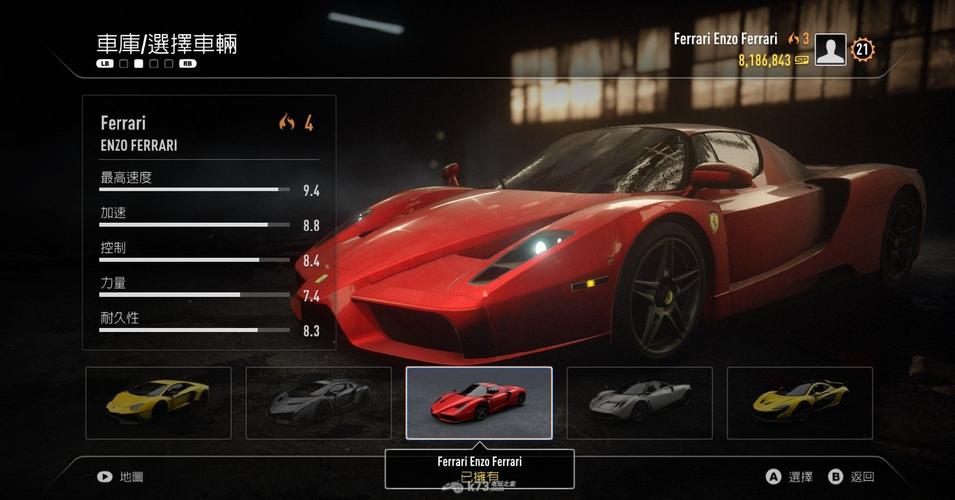Select the yellow Lamborghini car thumbnail
955x500 pixels.
(x=158, y=403)
